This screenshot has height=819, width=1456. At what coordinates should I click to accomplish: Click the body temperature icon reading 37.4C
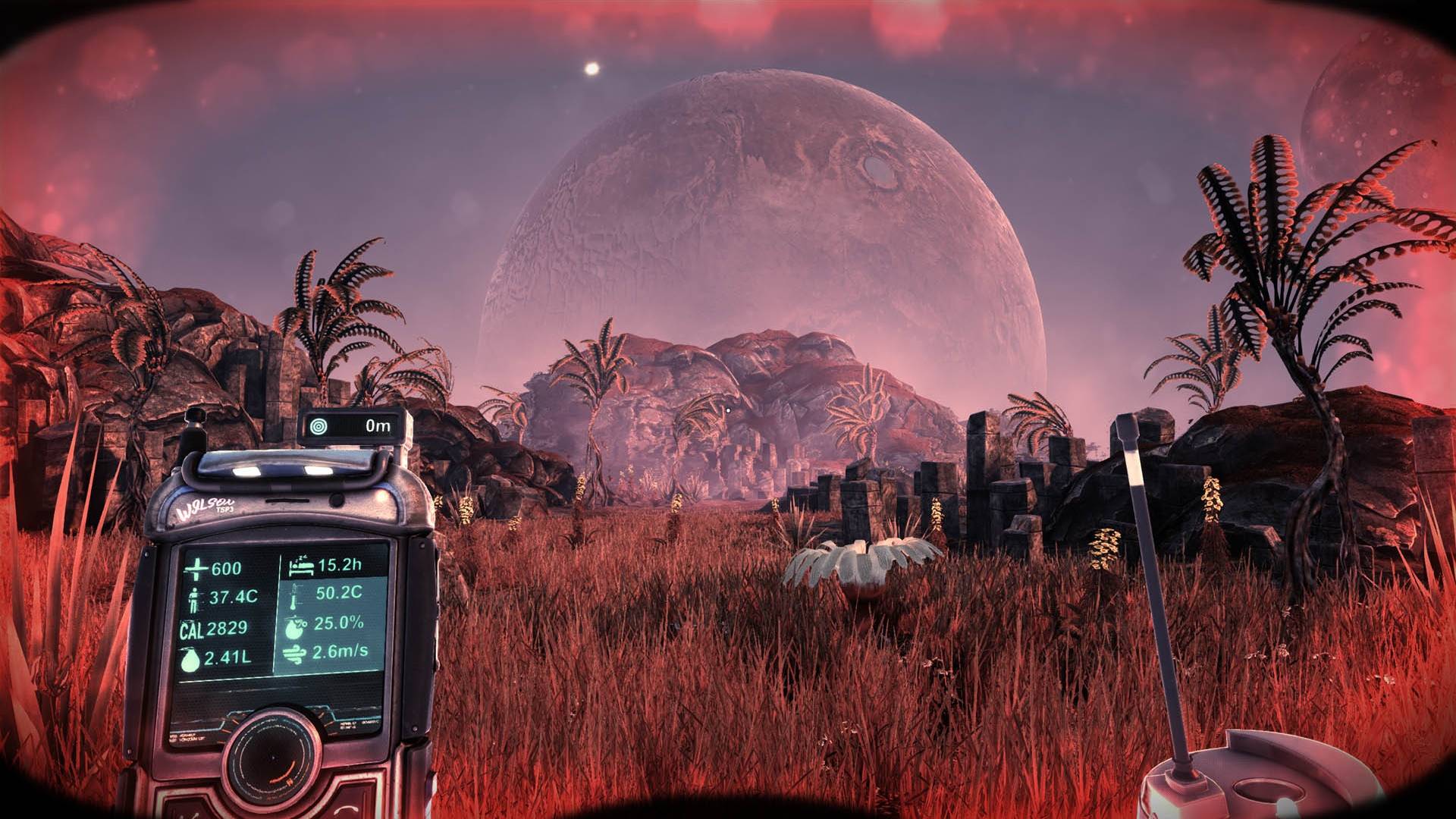pyautogui.click(x=194, y=599)
